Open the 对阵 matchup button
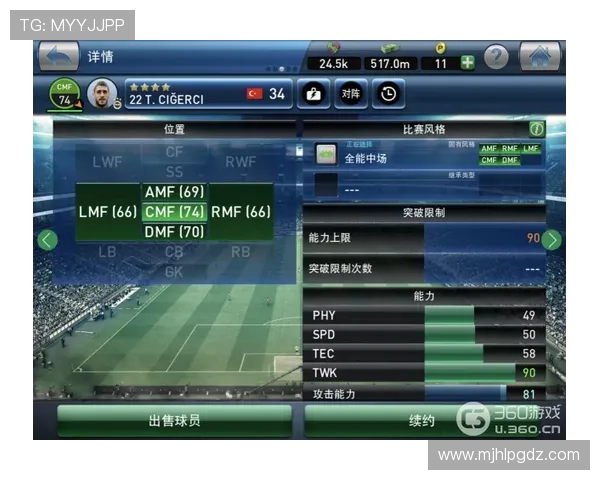600x480 pixels. [350, 94]
